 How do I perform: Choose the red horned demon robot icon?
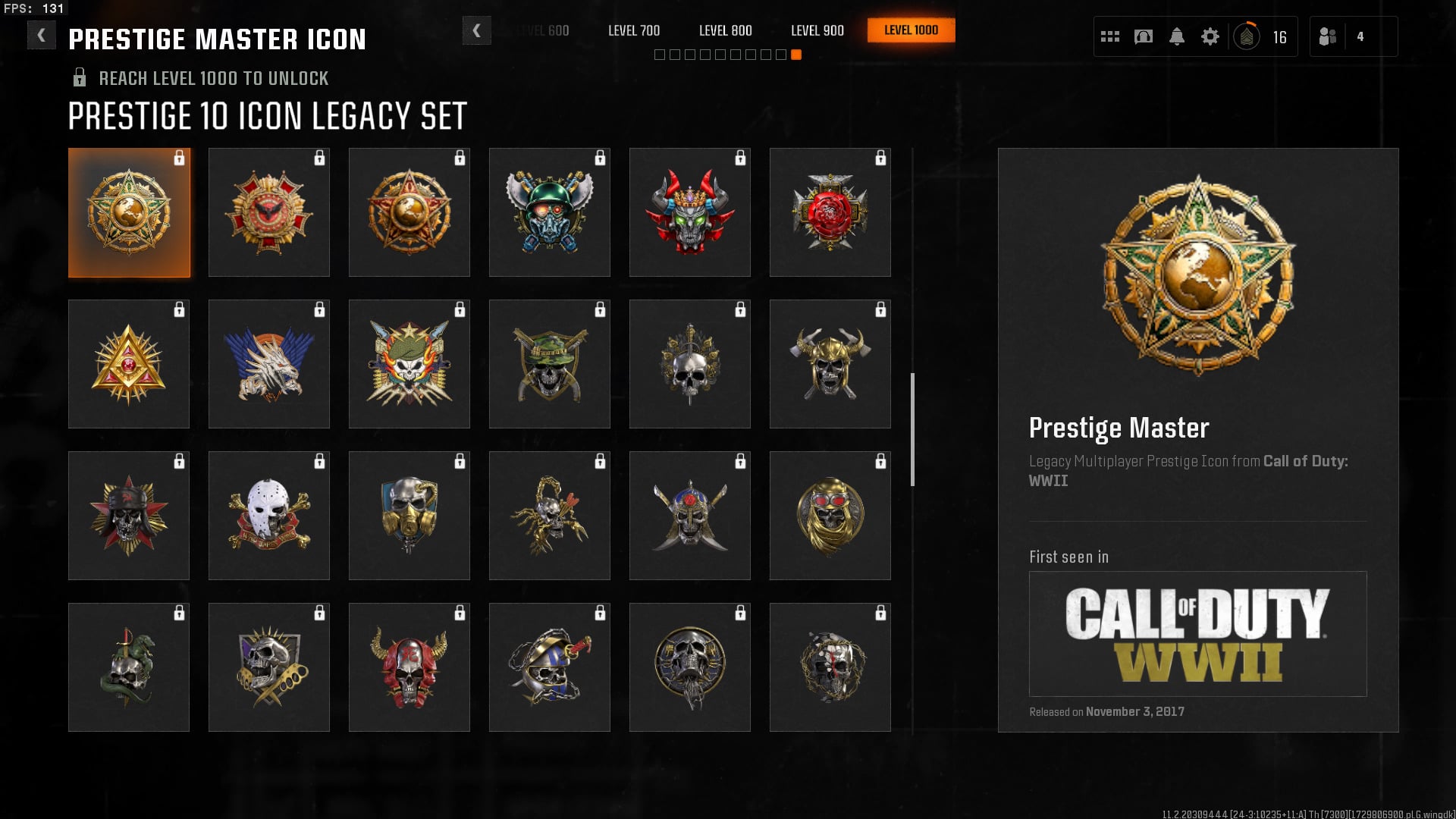point(689,212)
